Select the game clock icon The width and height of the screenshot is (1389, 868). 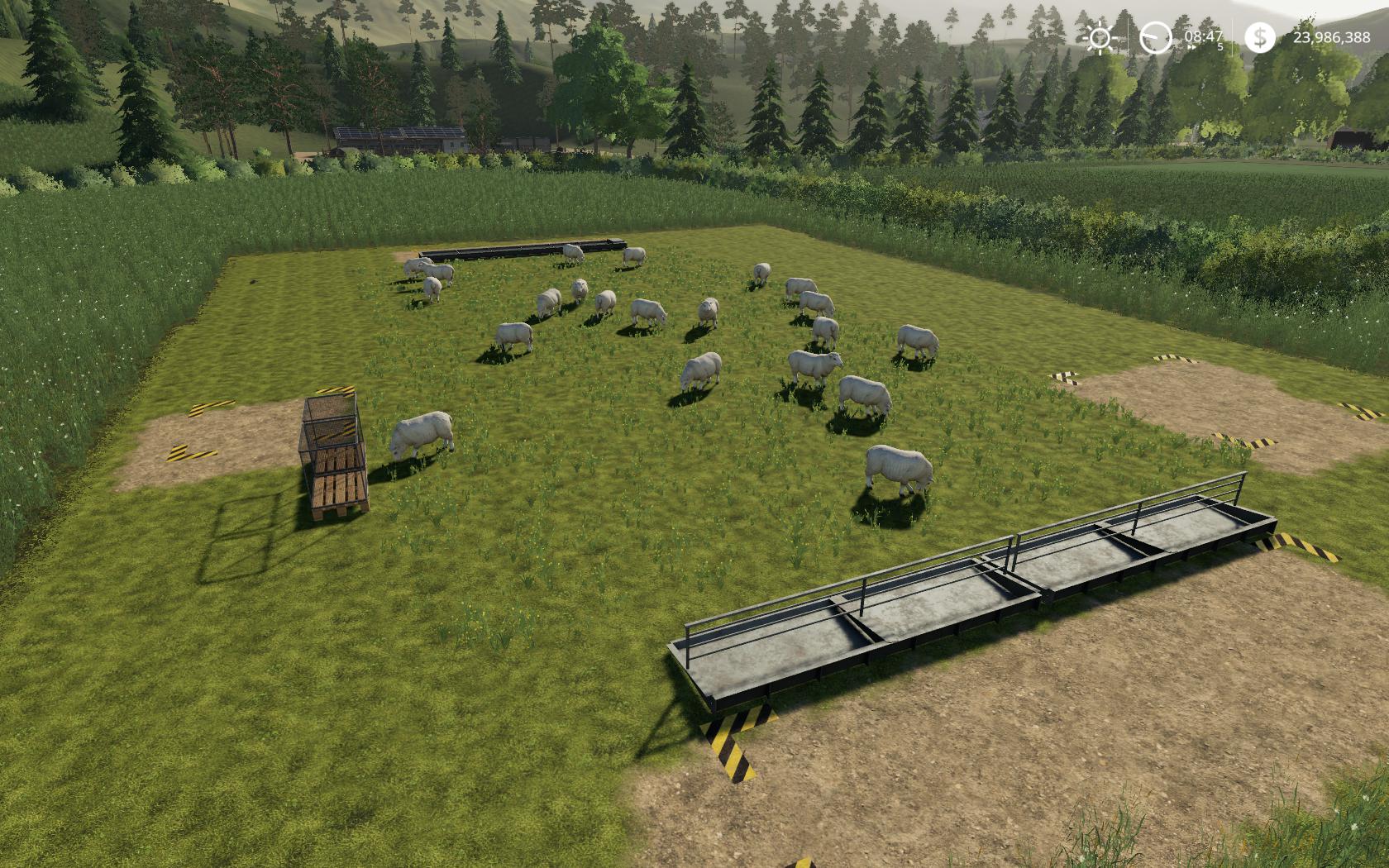[x=1155, y=38]
